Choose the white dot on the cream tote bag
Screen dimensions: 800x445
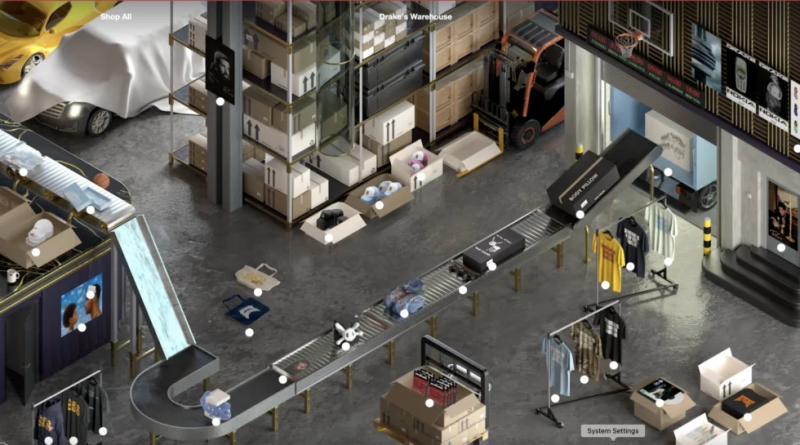(258, 292)
